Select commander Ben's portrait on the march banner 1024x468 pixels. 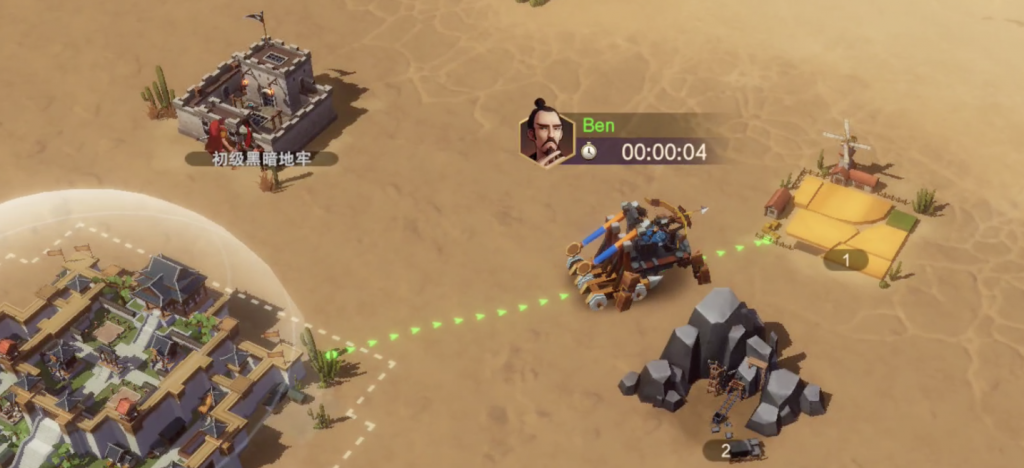click(x=546, y=138)
